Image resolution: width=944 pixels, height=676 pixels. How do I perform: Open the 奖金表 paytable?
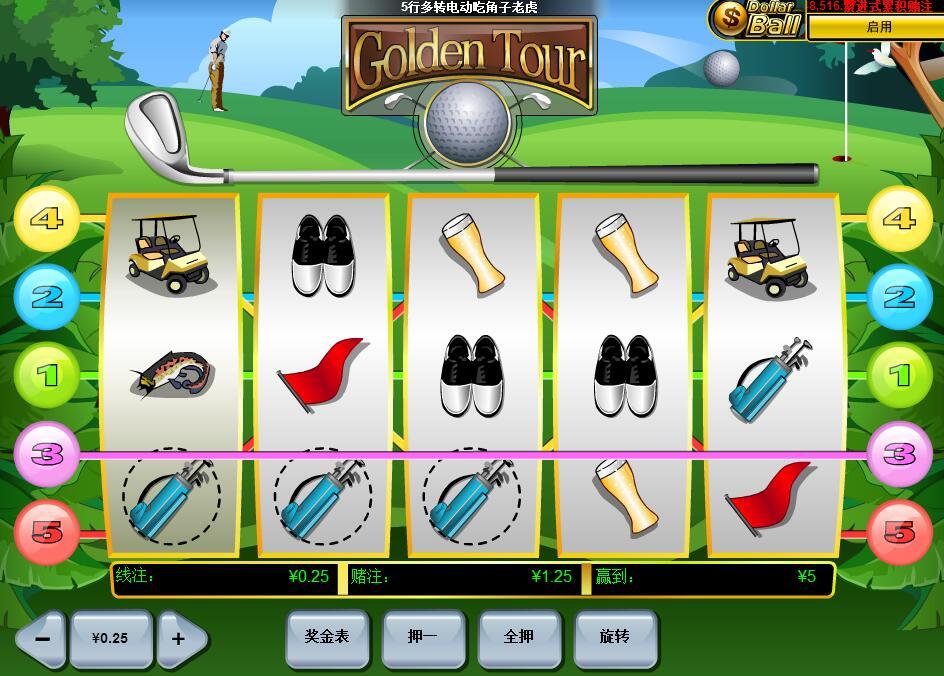[327, 637]
